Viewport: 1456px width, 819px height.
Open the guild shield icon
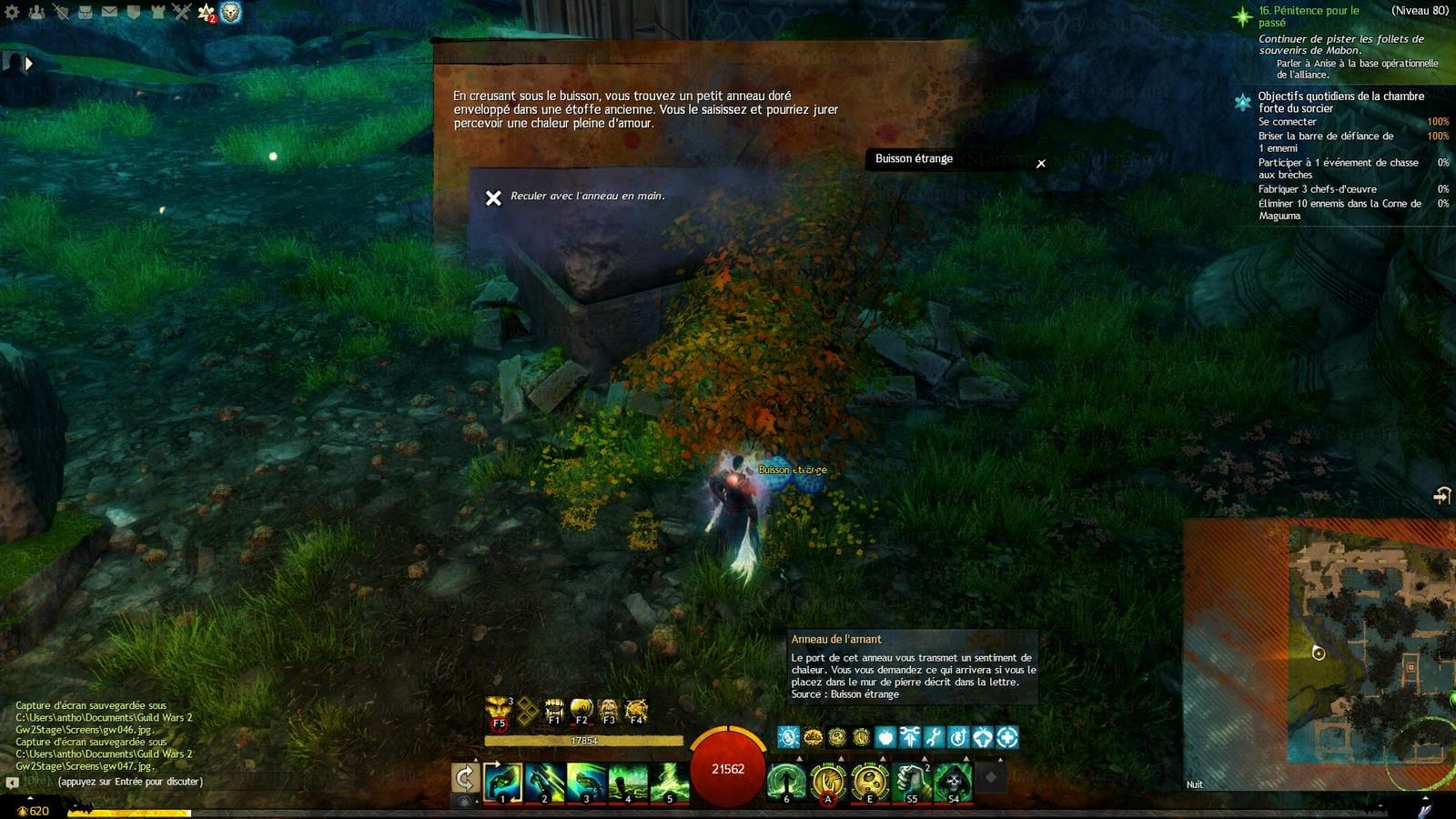click(133, 12)
